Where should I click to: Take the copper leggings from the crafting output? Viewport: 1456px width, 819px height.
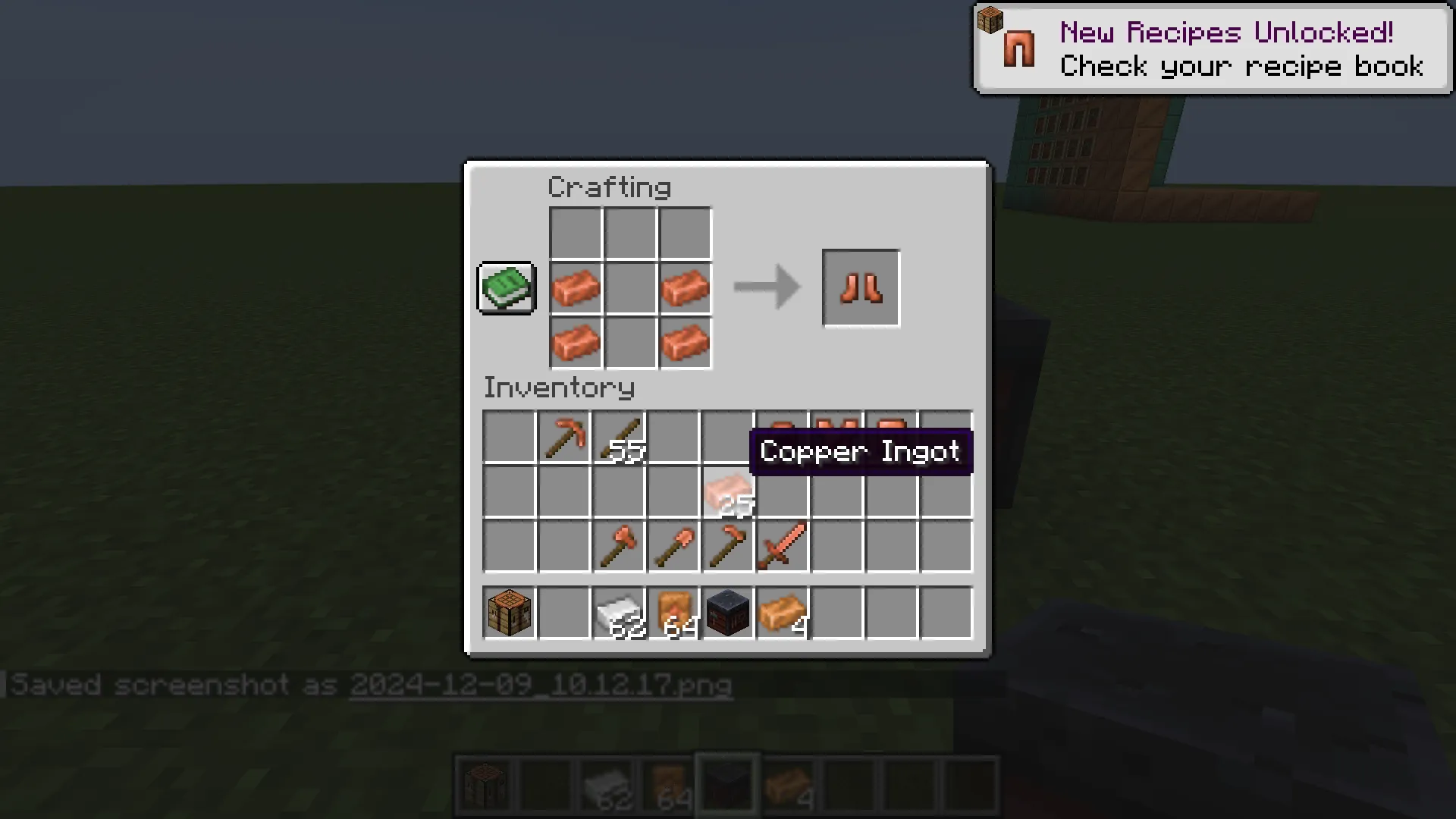point(861,288)
